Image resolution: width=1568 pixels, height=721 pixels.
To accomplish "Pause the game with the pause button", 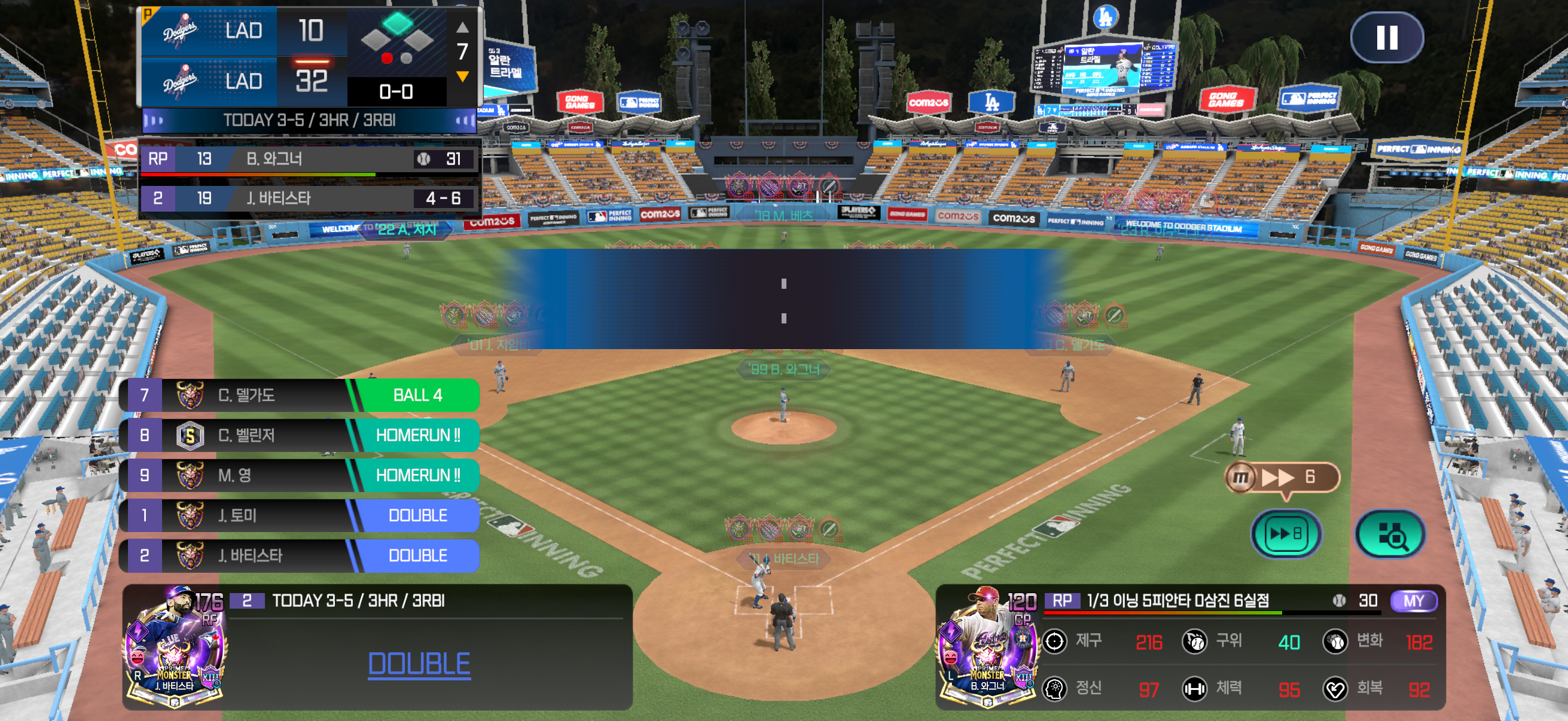I will (x=1387, y=37).
